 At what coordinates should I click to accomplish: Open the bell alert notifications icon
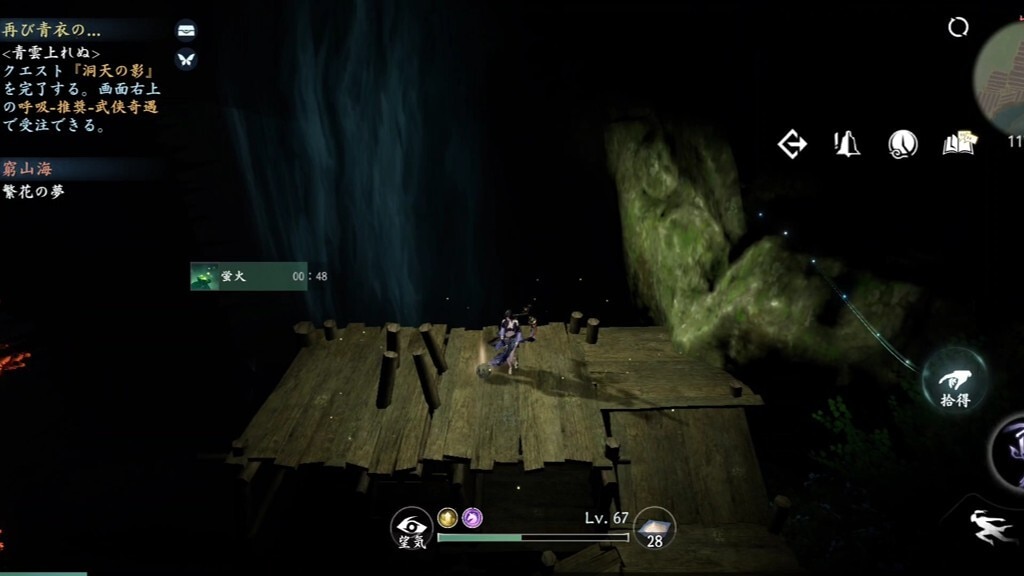point(848,145)
